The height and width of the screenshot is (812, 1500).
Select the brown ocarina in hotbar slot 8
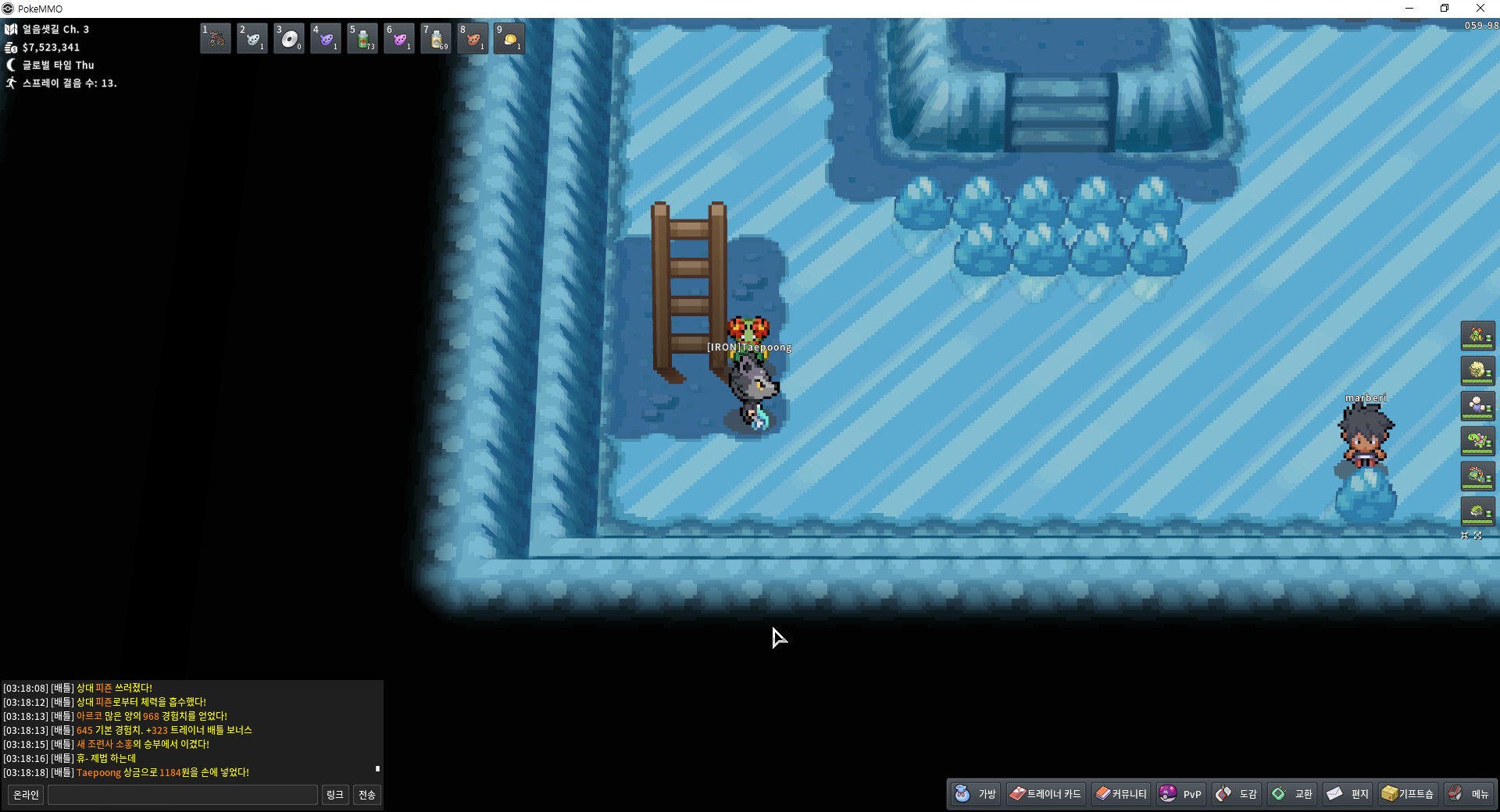coord(473,38)
